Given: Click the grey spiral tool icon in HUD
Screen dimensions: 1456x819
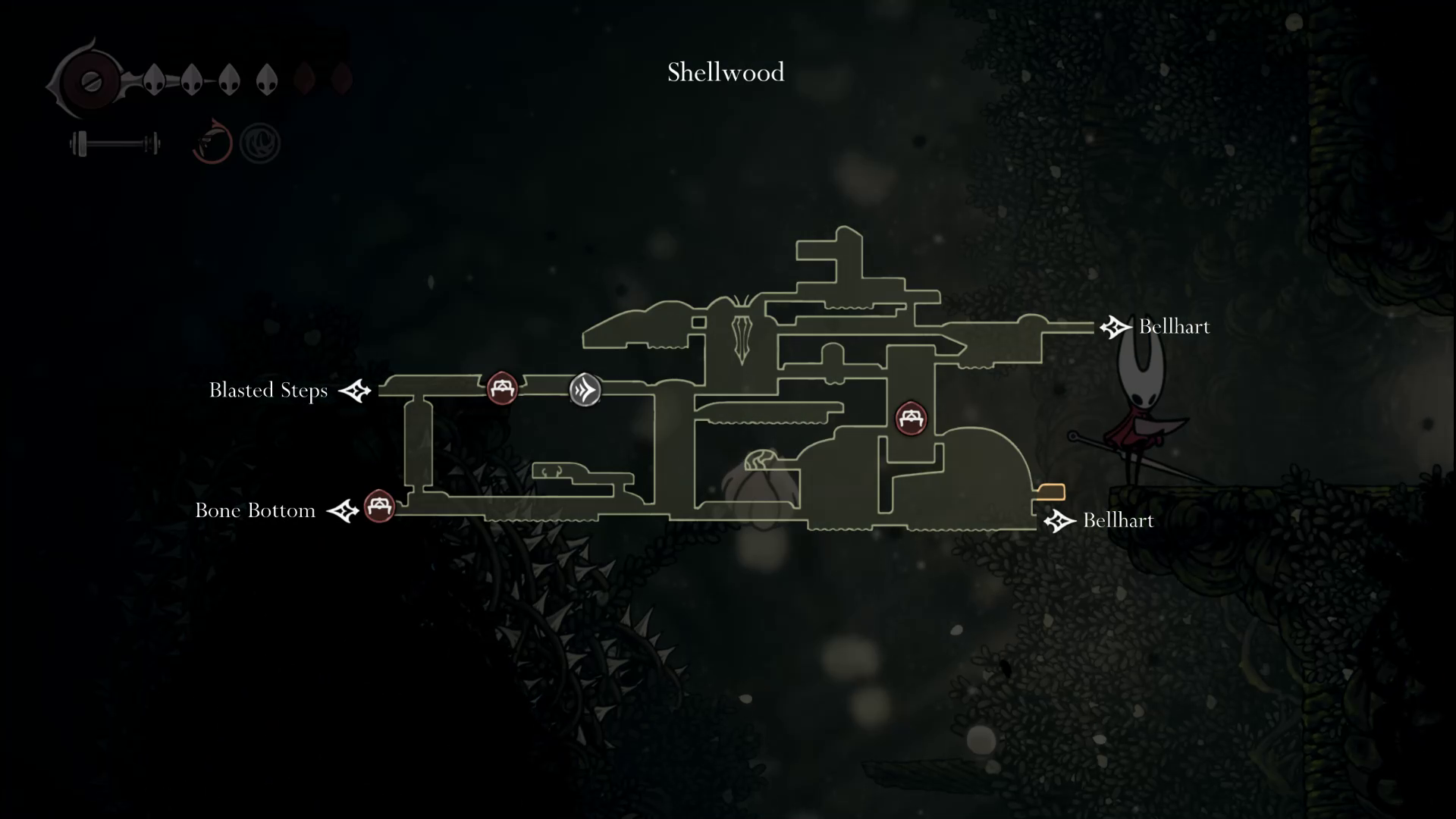Looking at the screenshot, I should [x=260, y=143].
